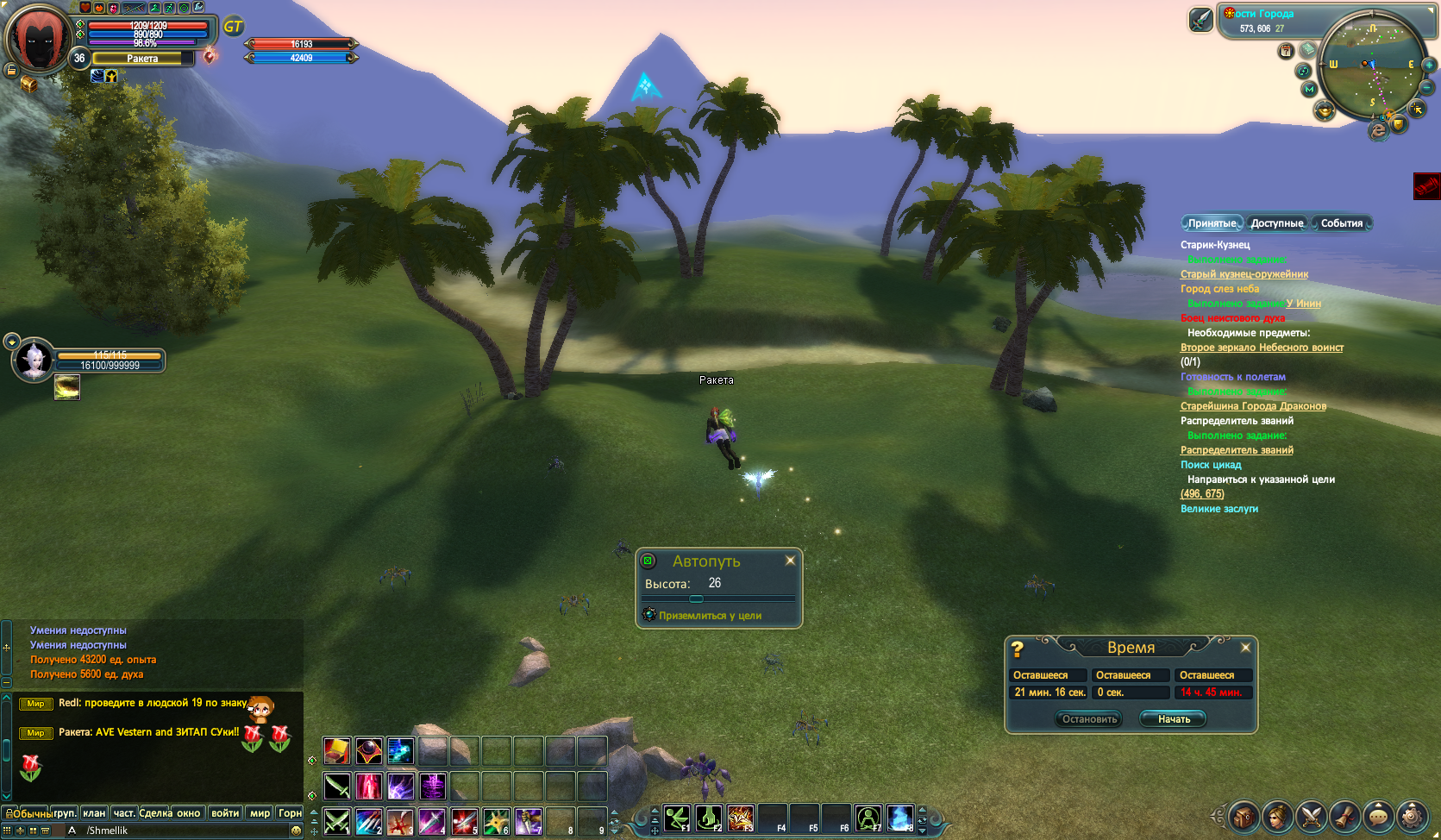Zoom in the minimap with the plus button
This screenshot has width=1441, height=840.
tap(1429, 65)
